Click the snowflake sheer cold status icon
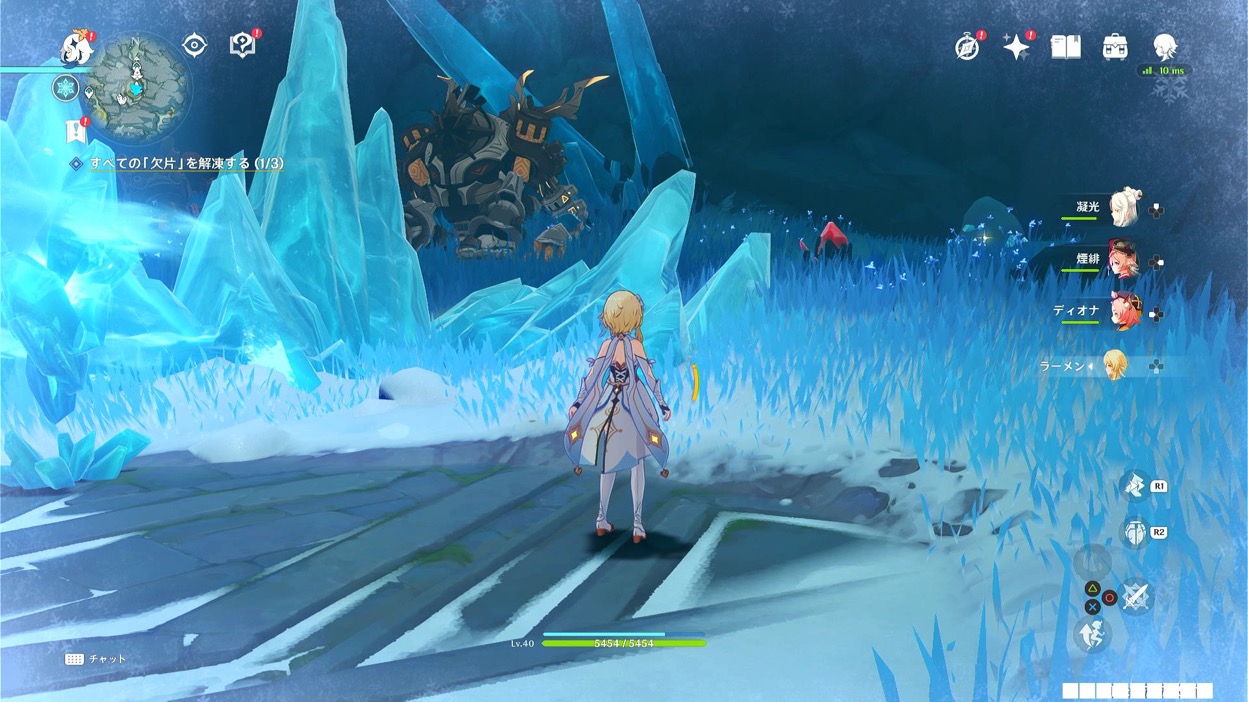1248x702 pixels. [66, 88]
